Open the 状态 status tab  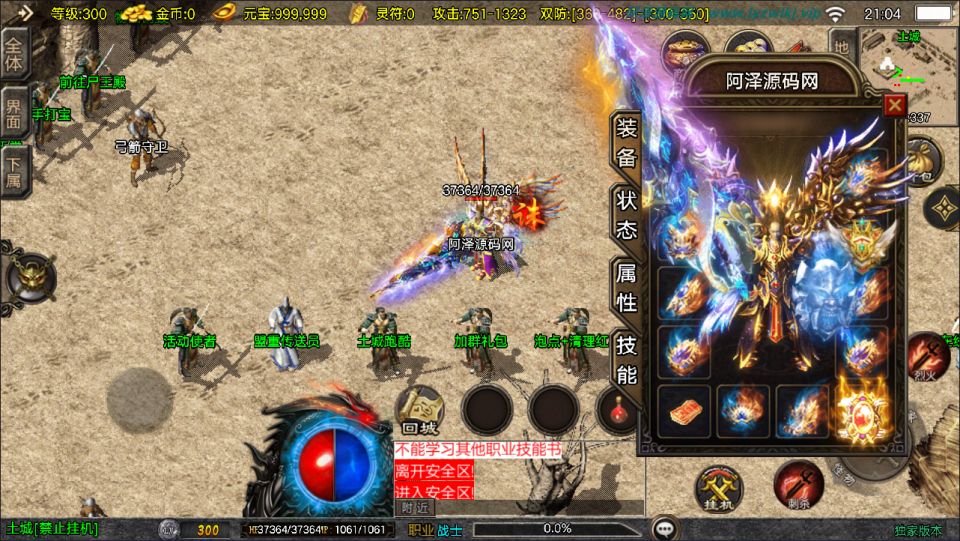[x=626, y=214]
